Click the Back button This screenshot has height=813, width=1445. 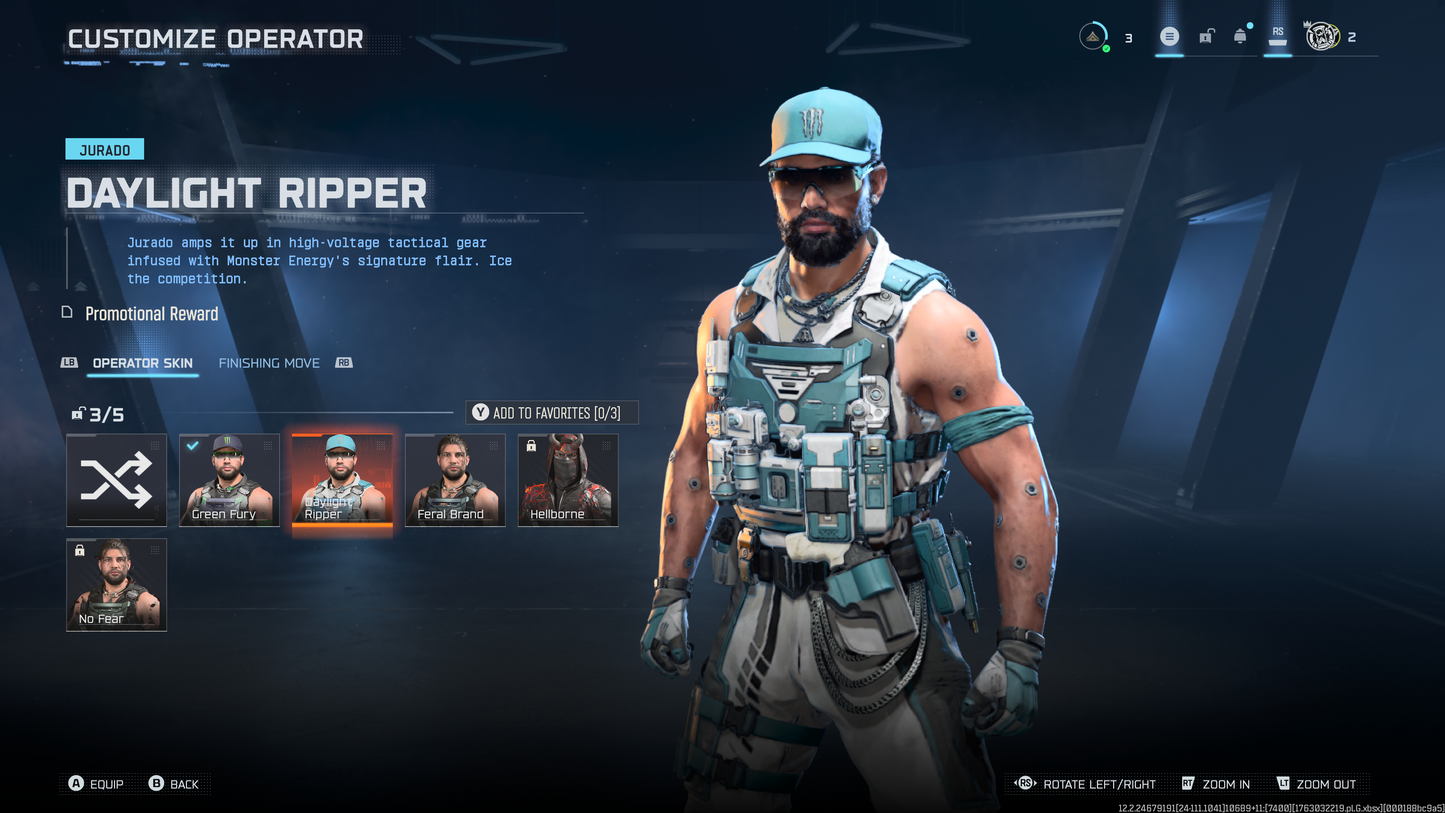(x=175, y=784)
